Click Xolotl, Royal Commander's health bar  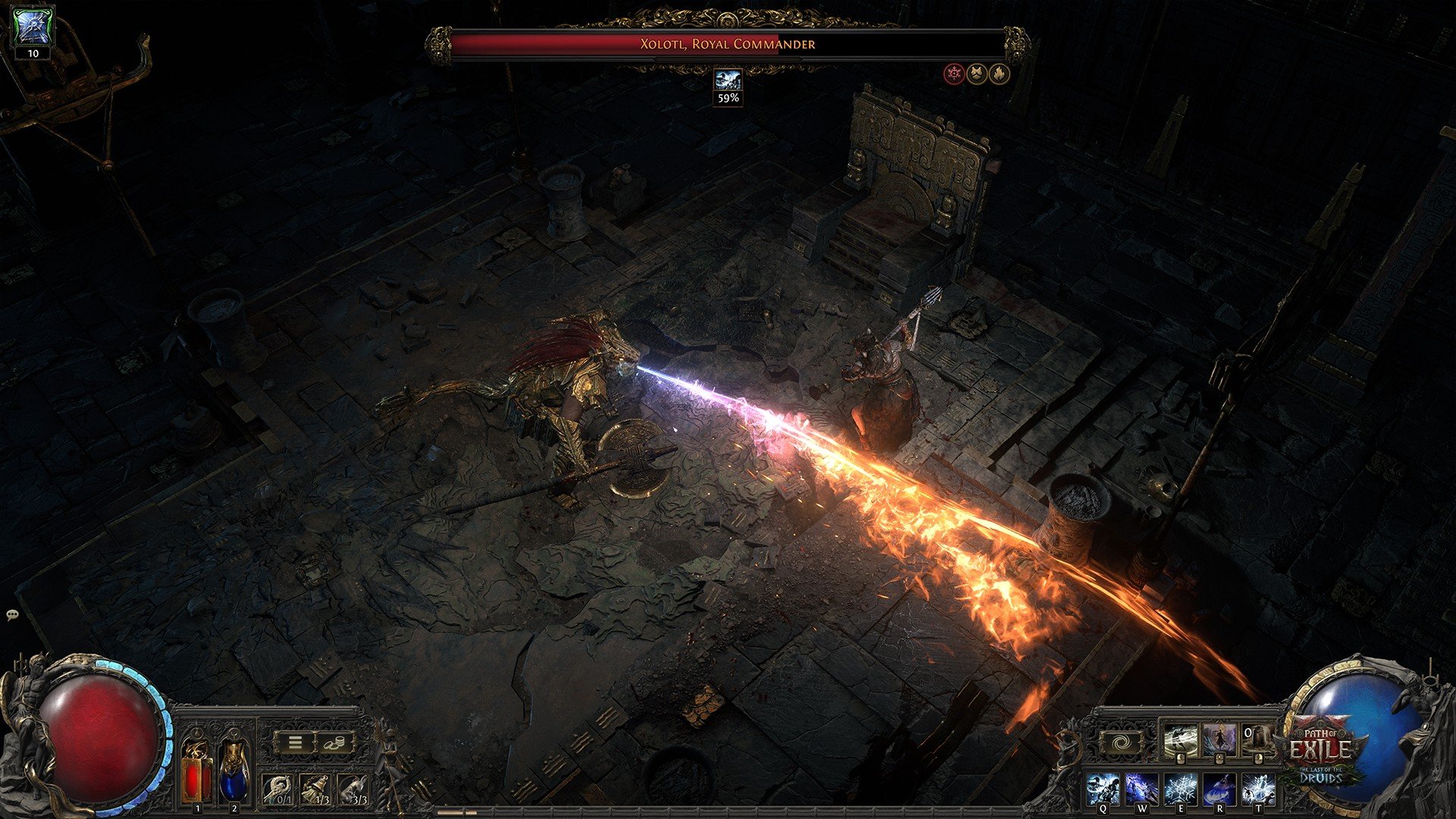pyautogui.click(x=728, y=44)
